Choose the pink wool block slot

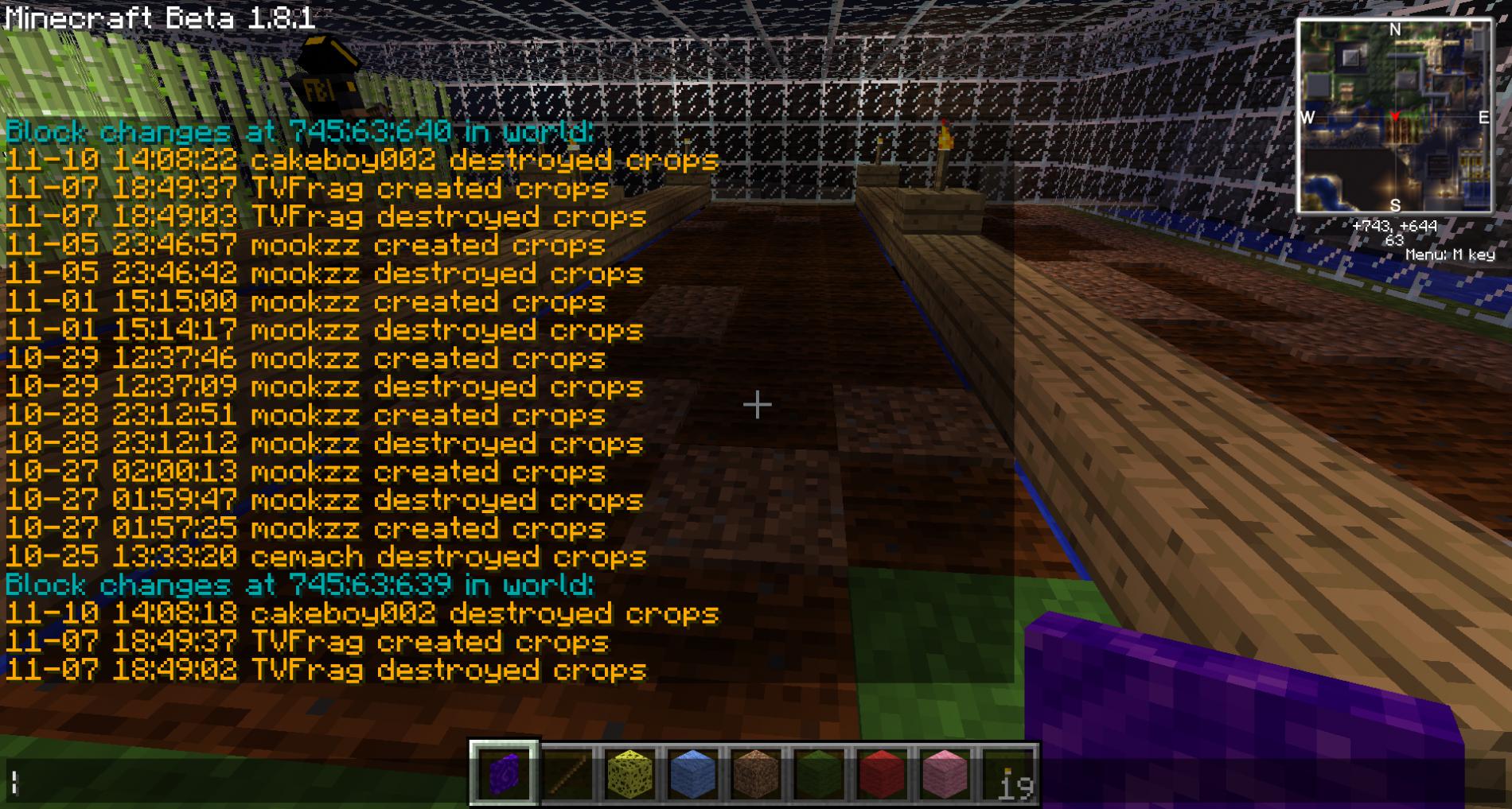(944, 773)
